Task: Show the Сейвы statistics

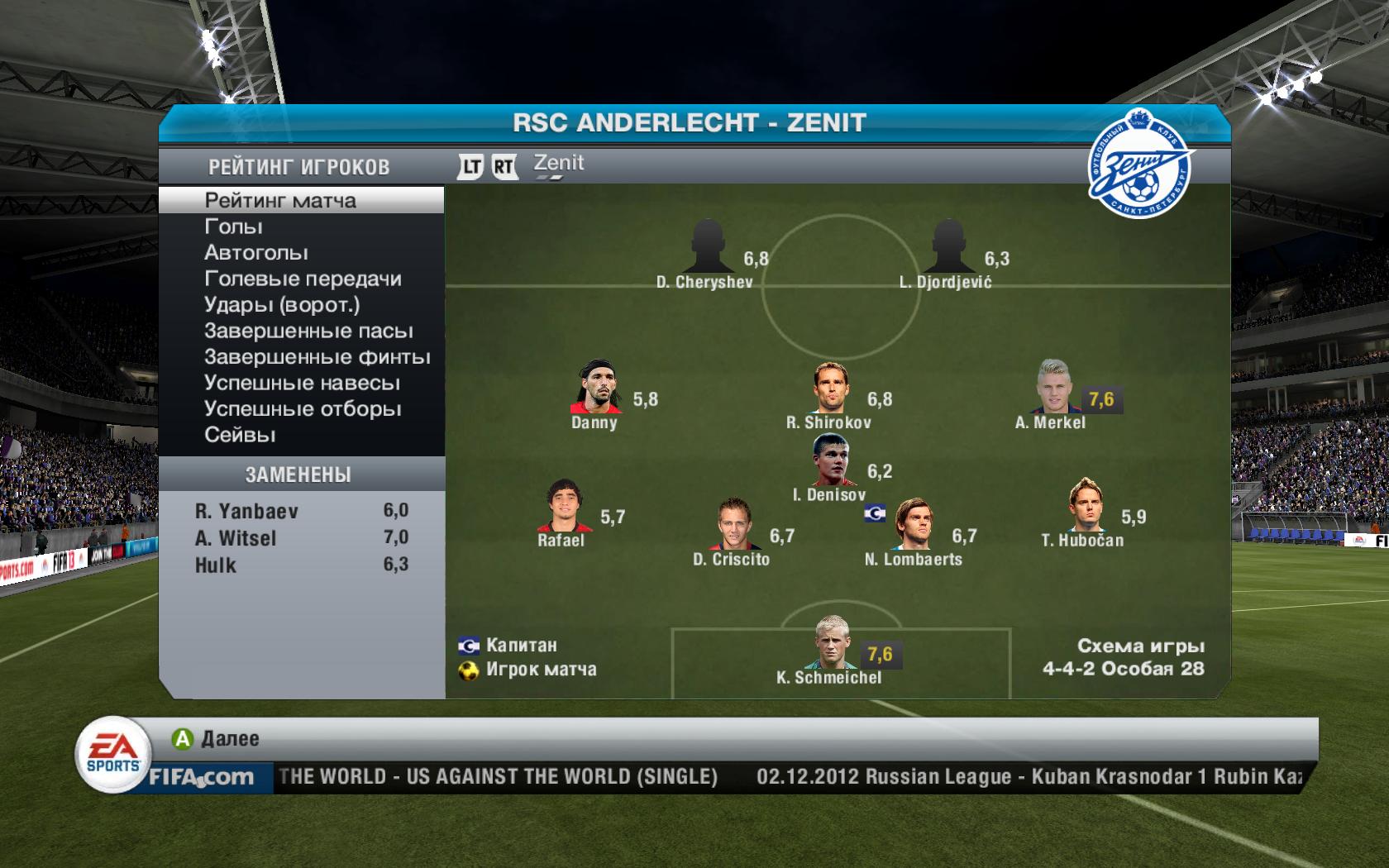Action: (x=240, y=435)
